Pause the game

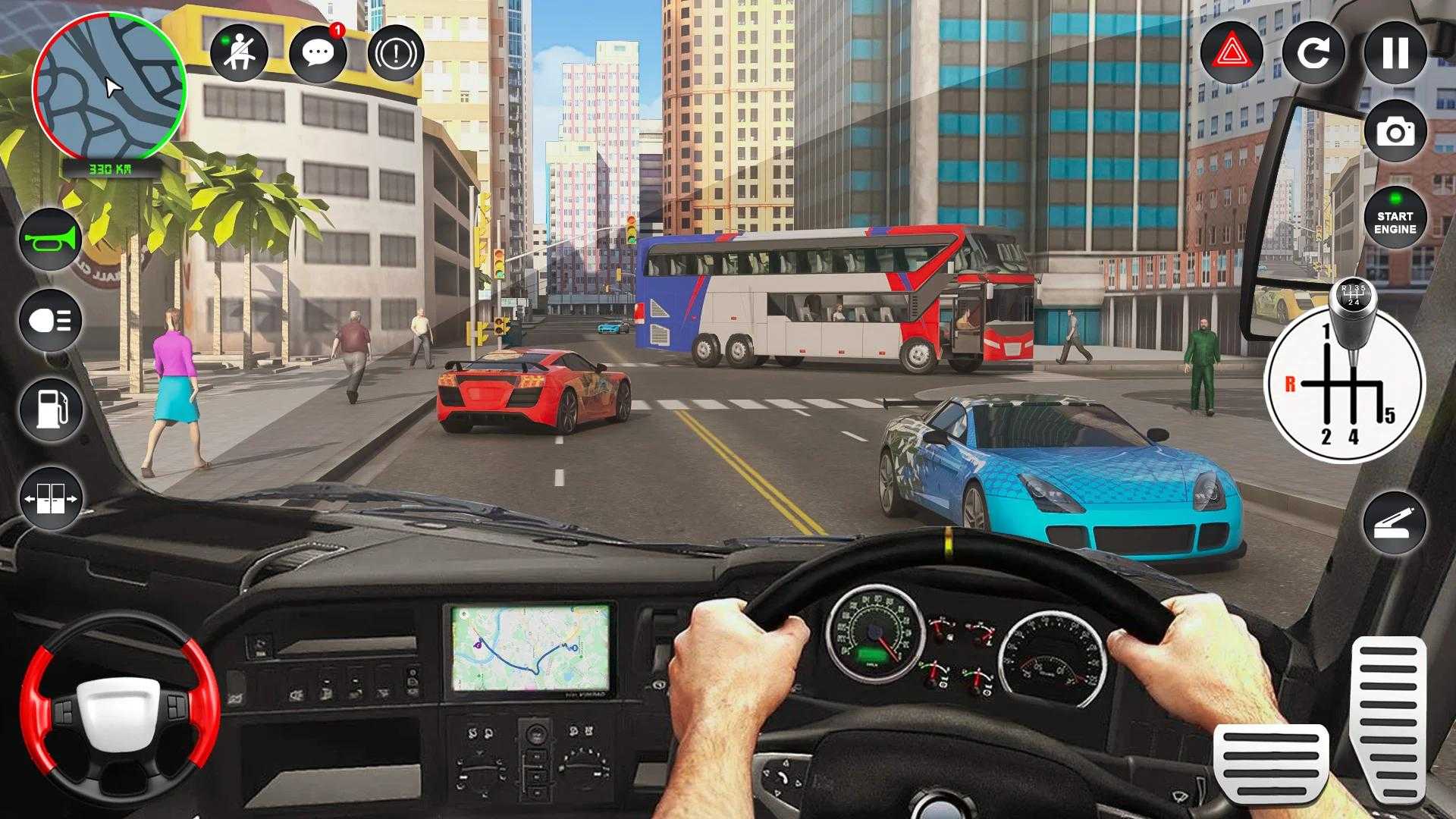1395,52
